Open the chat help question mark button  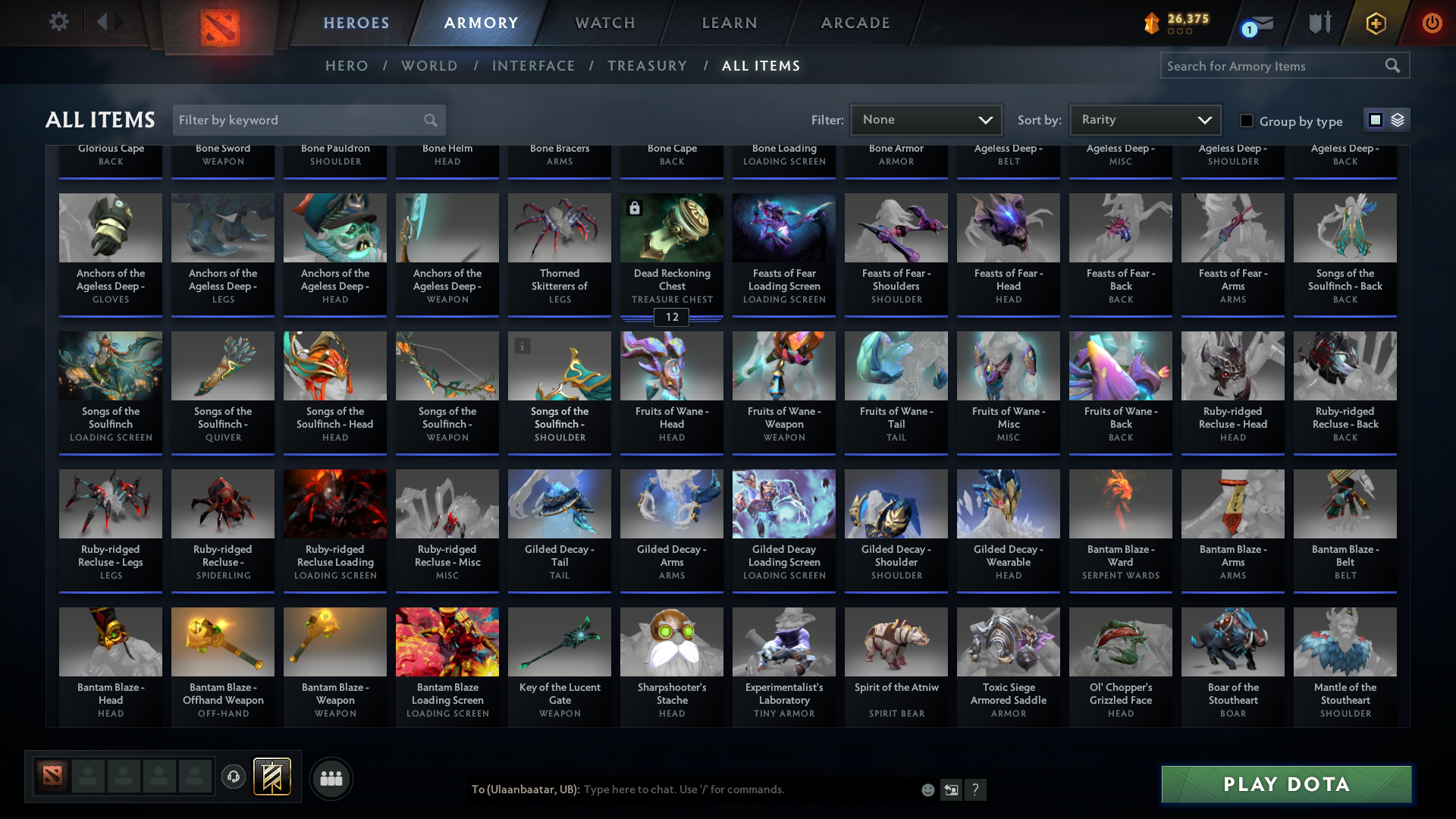click(976, 789)
